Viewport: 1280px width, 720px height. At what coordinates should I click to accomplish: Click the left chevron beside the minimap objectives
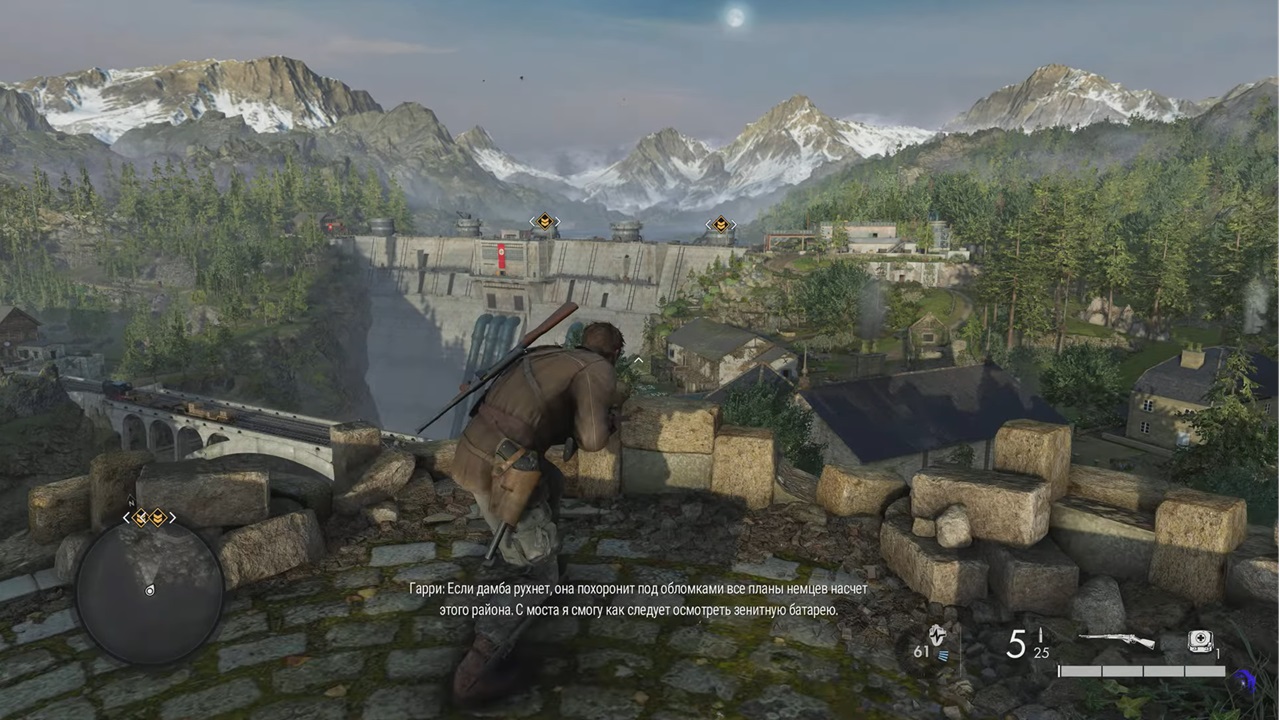pos(126,516)
